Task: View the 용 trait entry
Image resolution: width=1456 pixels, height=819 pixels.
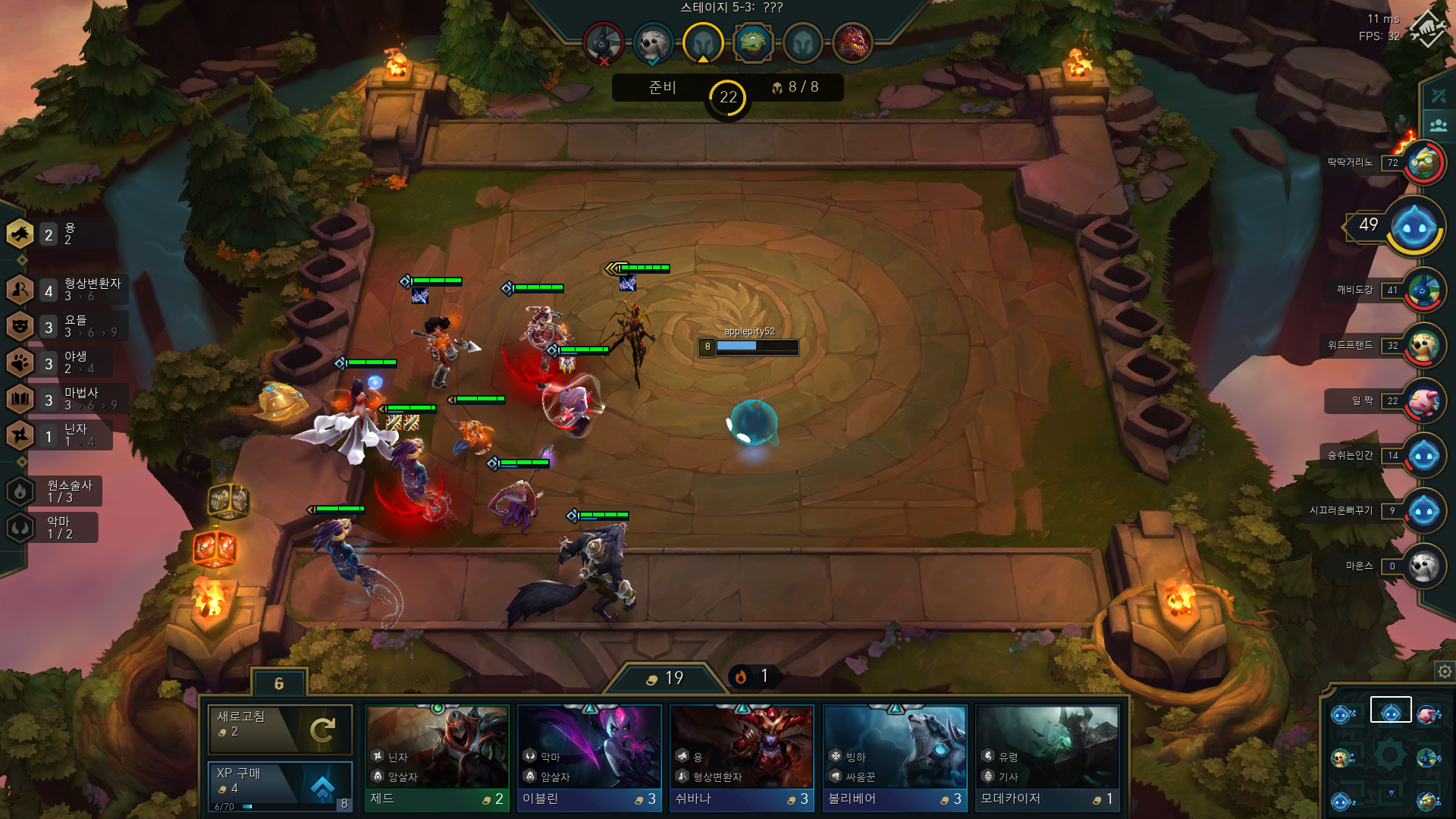Action: pyautogui.click(x=53, y=234)
